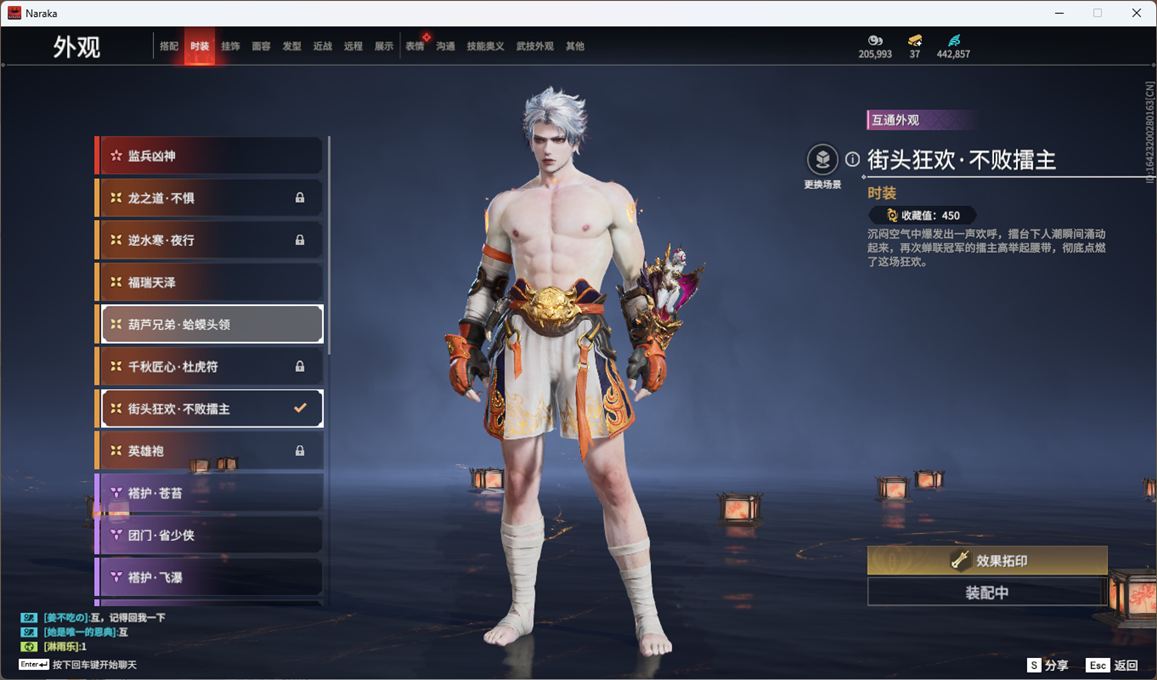
Task: Open the 挂饰 accessories tab
Action: 230,46
